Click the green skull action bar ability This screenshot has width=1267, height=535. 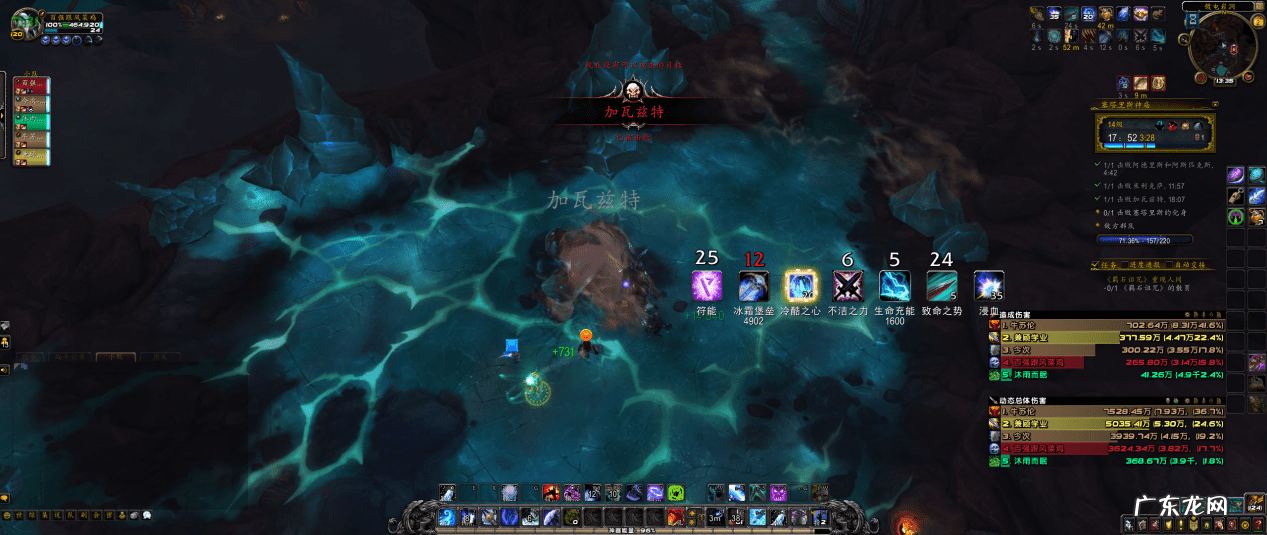pyautogui.click(x=675, y=493)
